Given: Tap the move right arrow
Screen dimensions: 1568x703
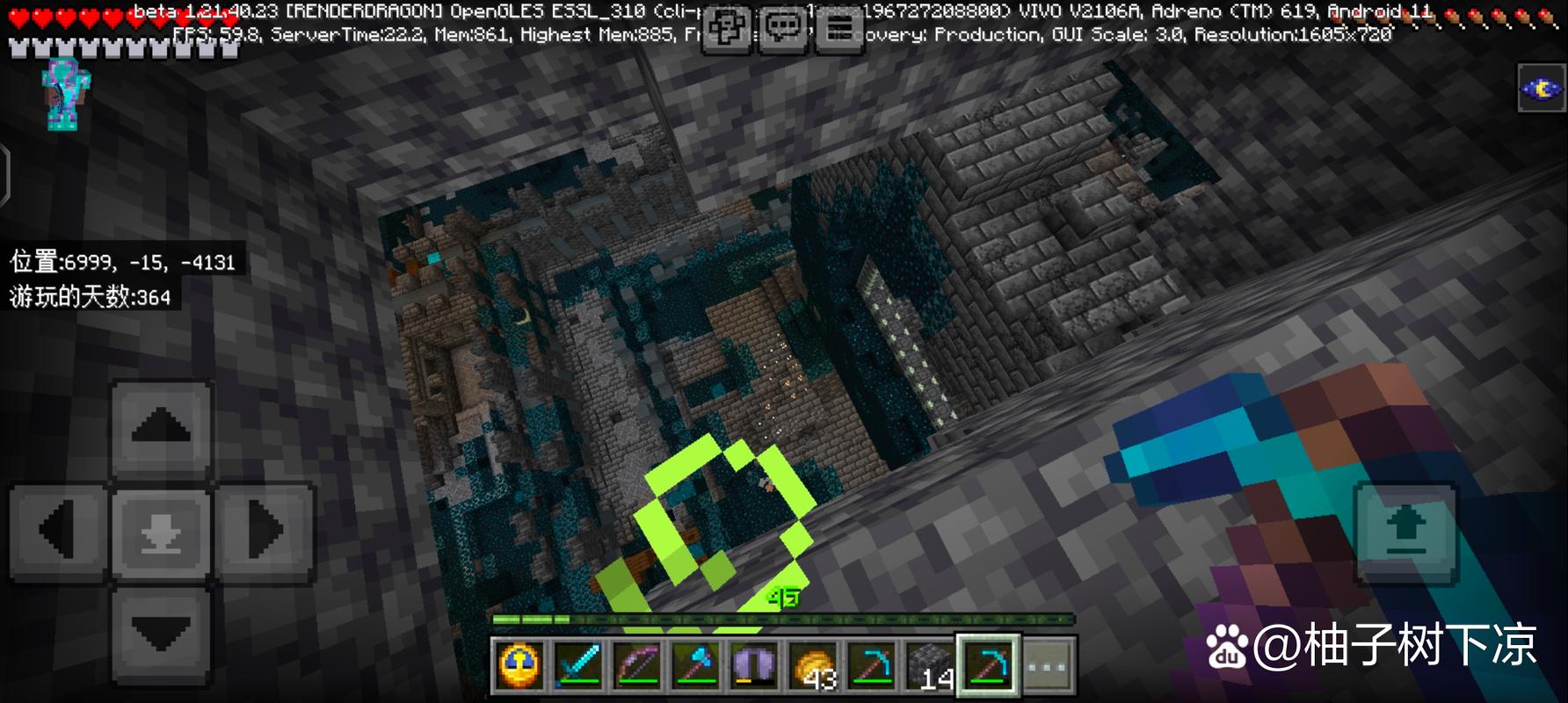Looking at the screenshot, I should pyautogui.click(x=265, y=532).
